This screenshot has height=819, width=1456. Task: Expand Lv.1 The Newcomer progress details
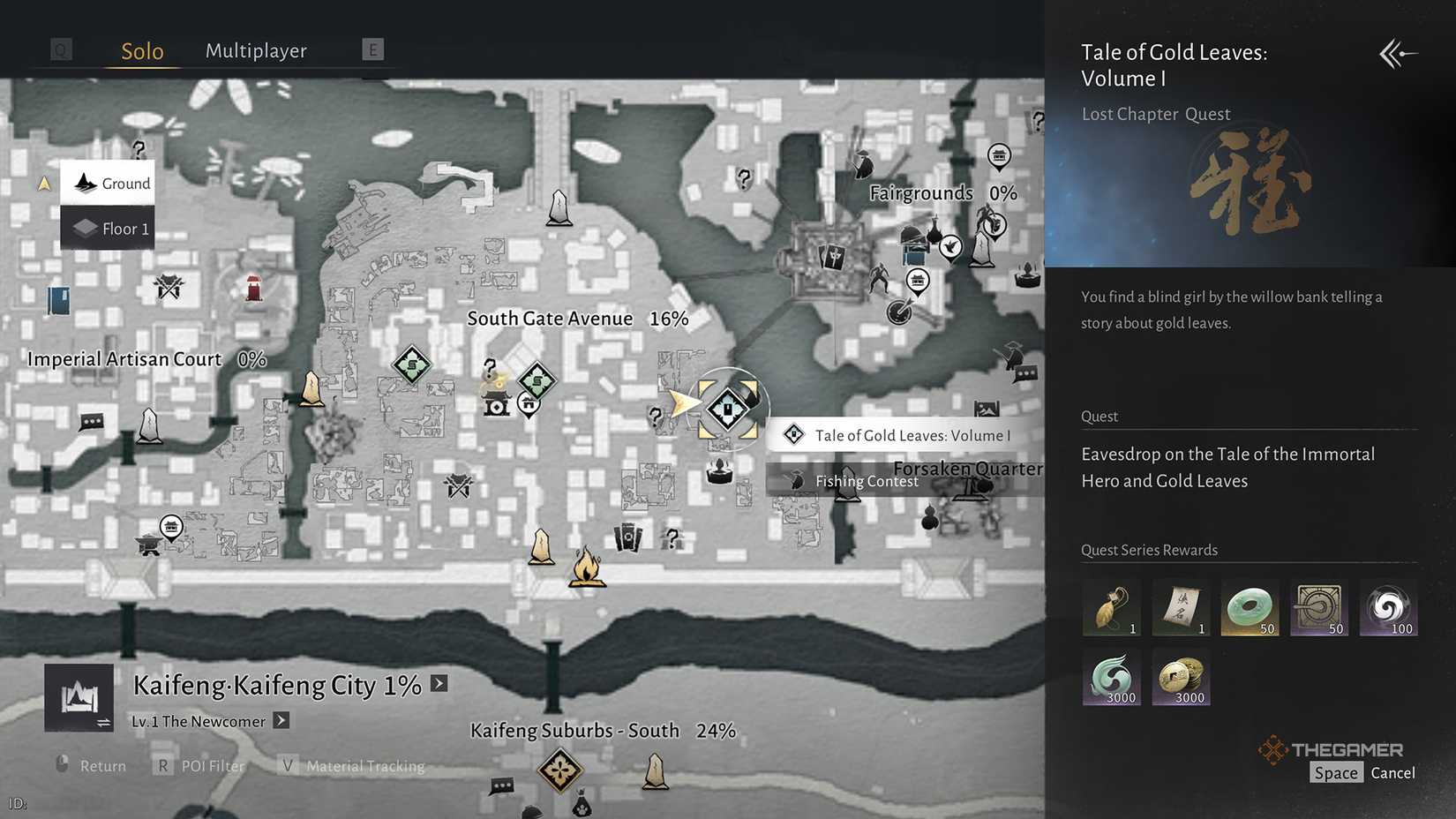(281, 721)
